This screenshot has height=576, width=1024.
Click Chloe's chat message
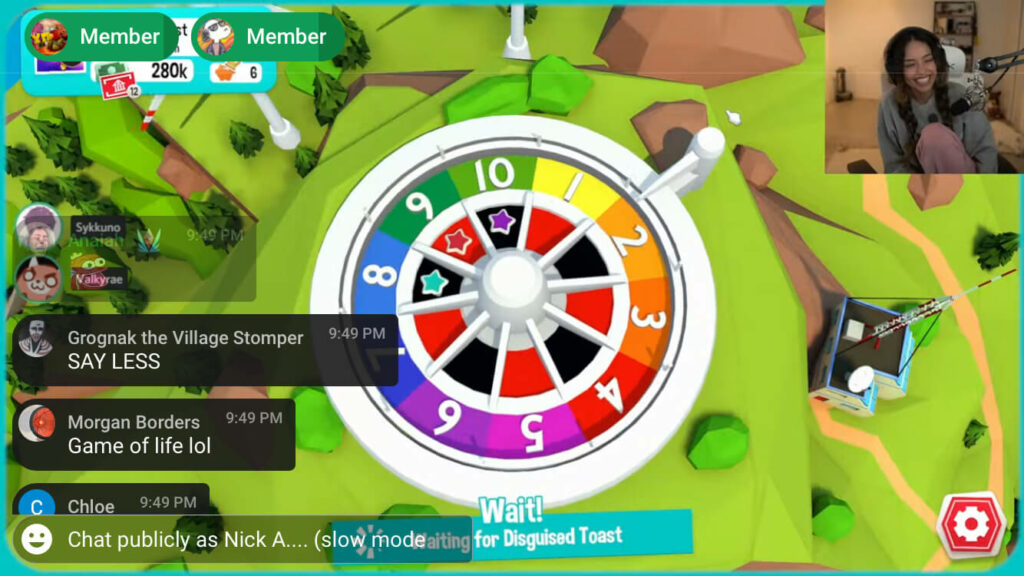(110, 505)
